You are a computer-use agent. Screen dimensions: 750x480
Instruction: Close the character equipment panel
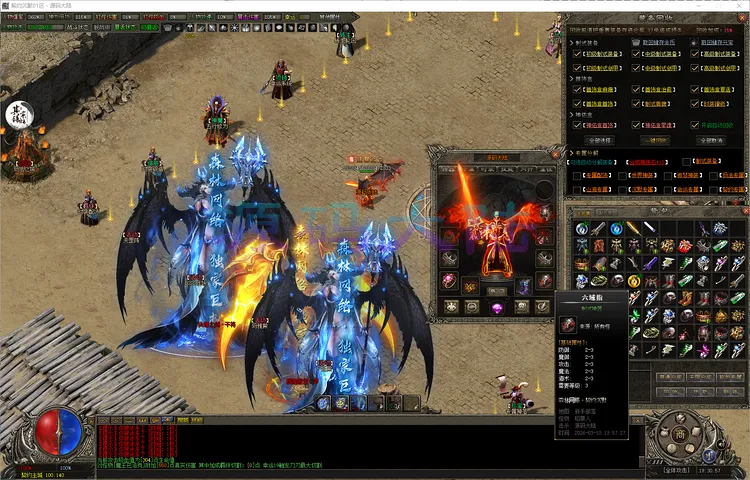[x=557, y=155]
